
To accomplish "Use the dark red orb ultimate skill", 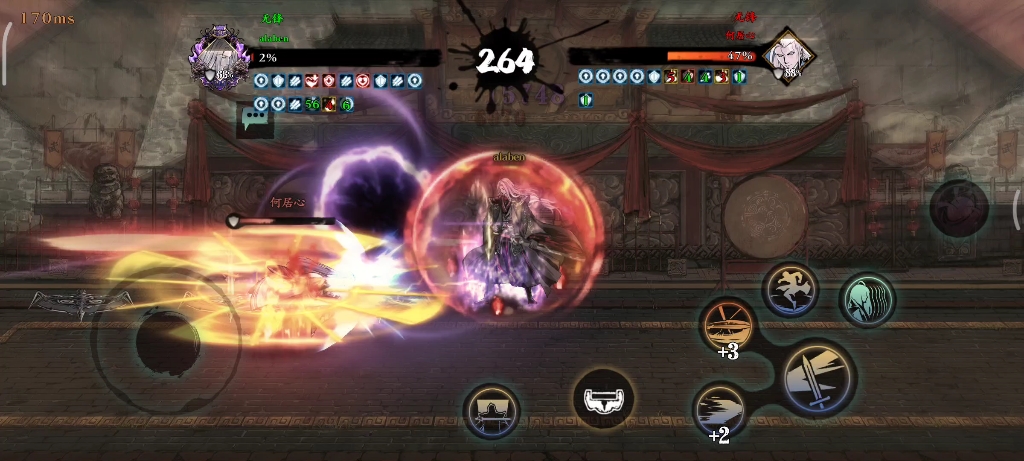I will click(x=959, y=208).
